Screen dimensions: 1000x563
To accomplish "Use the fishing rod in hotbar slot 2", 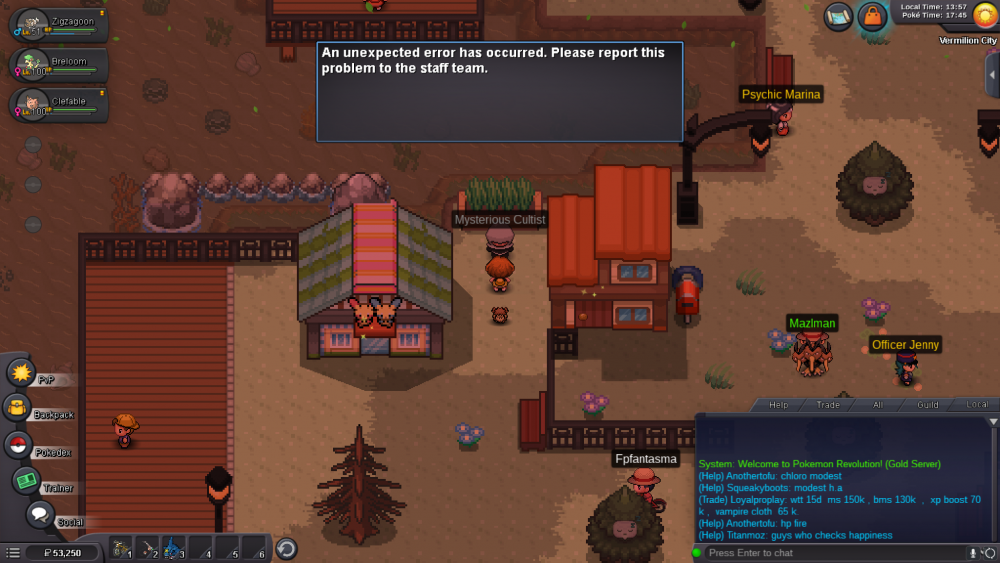I will (x=147, y=548).
